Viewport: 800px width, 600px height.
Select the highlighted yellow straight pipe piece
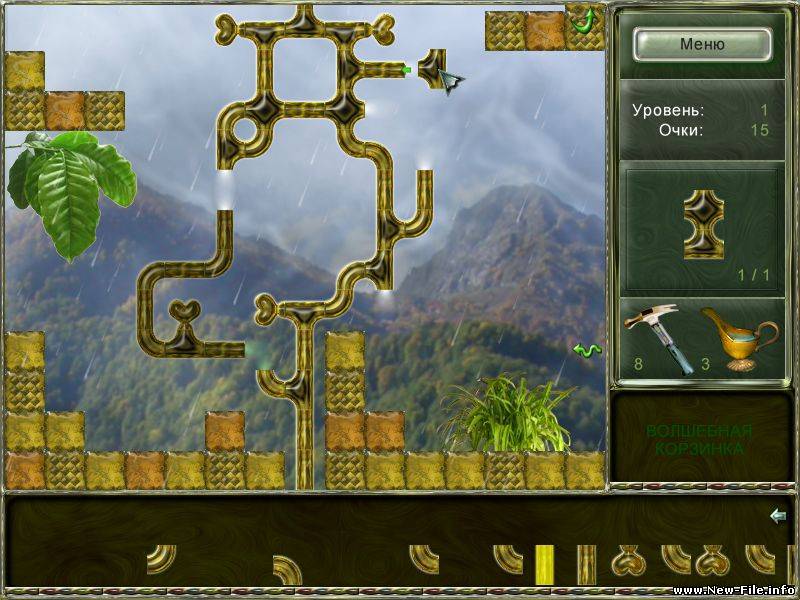544,564
